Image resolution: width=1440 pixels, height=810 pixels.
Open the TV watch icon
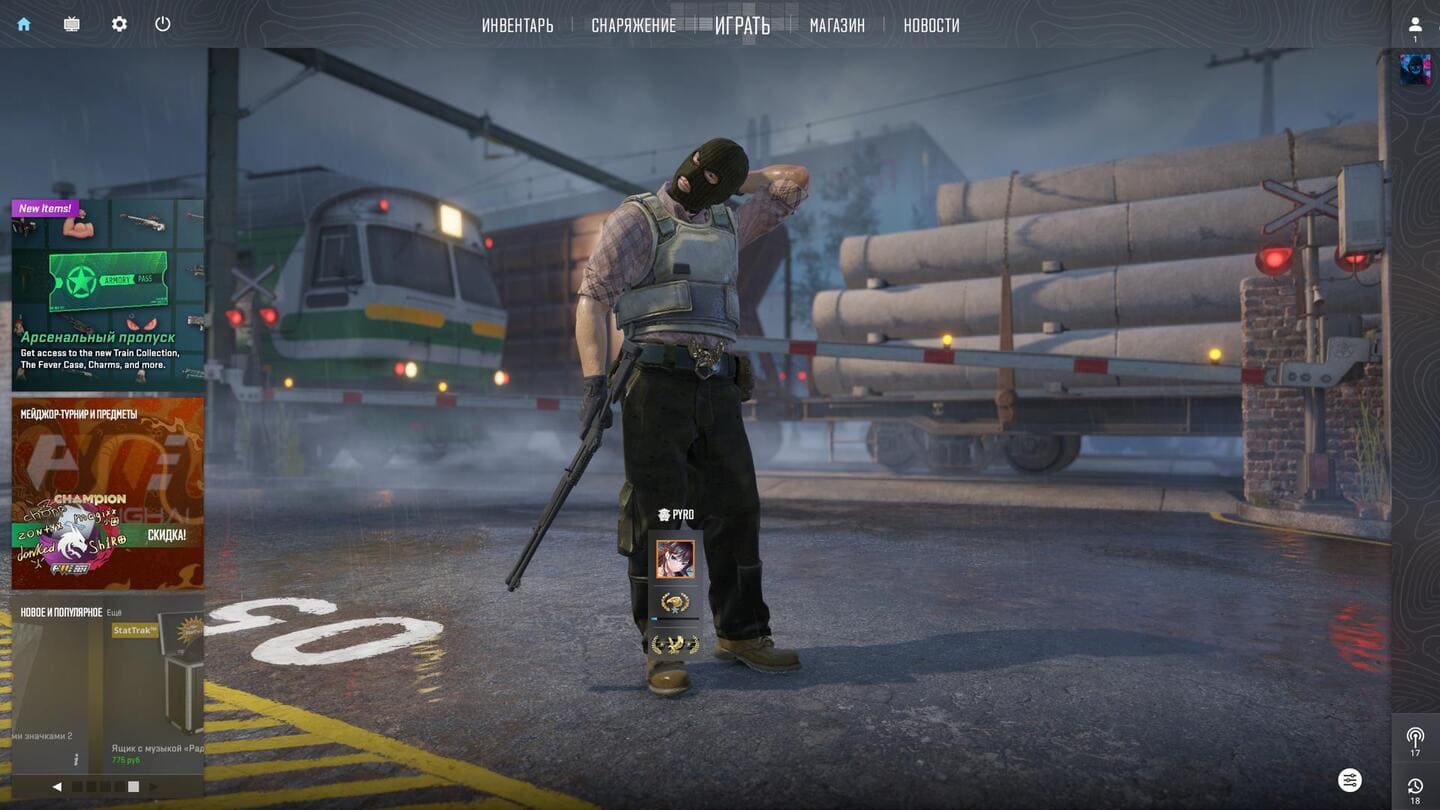(72, 24)
